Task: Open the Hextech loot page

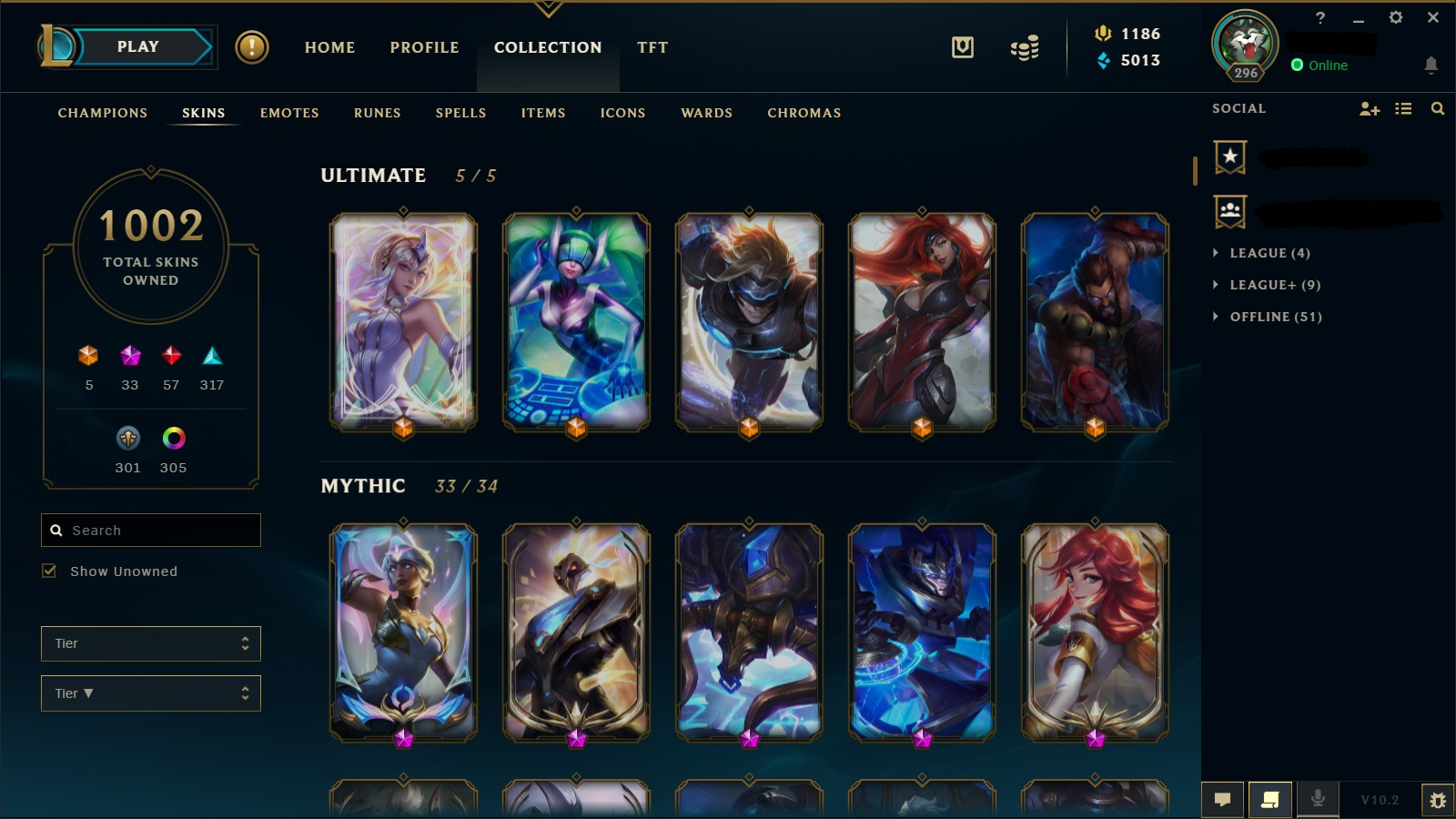Action: tap(962, 48)
